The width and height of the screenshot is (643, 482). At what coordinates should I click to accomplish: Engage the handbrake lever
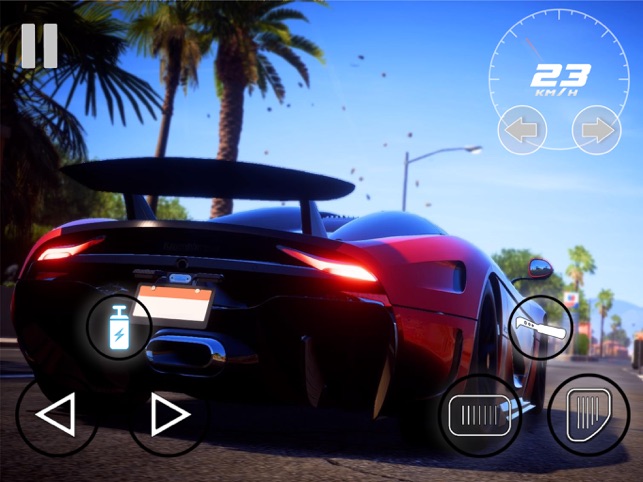pos(540,325)
